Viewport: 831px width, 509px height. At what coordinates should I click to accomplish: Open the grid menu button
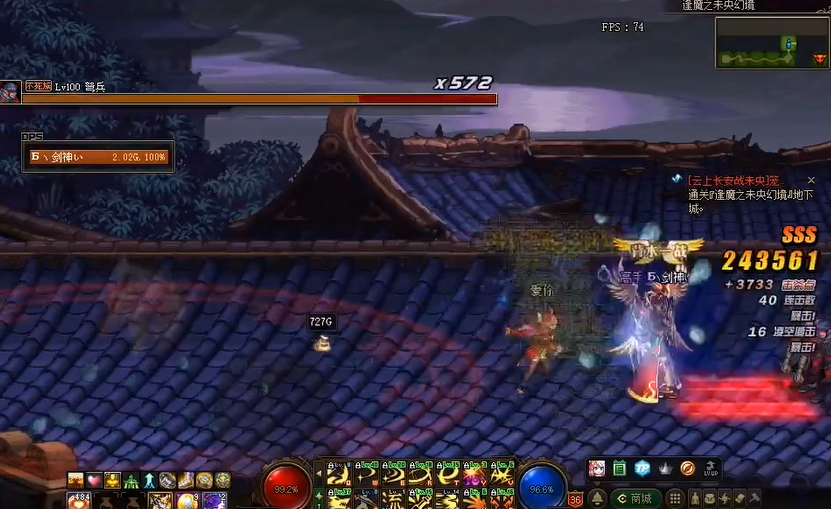click(676, 498)
